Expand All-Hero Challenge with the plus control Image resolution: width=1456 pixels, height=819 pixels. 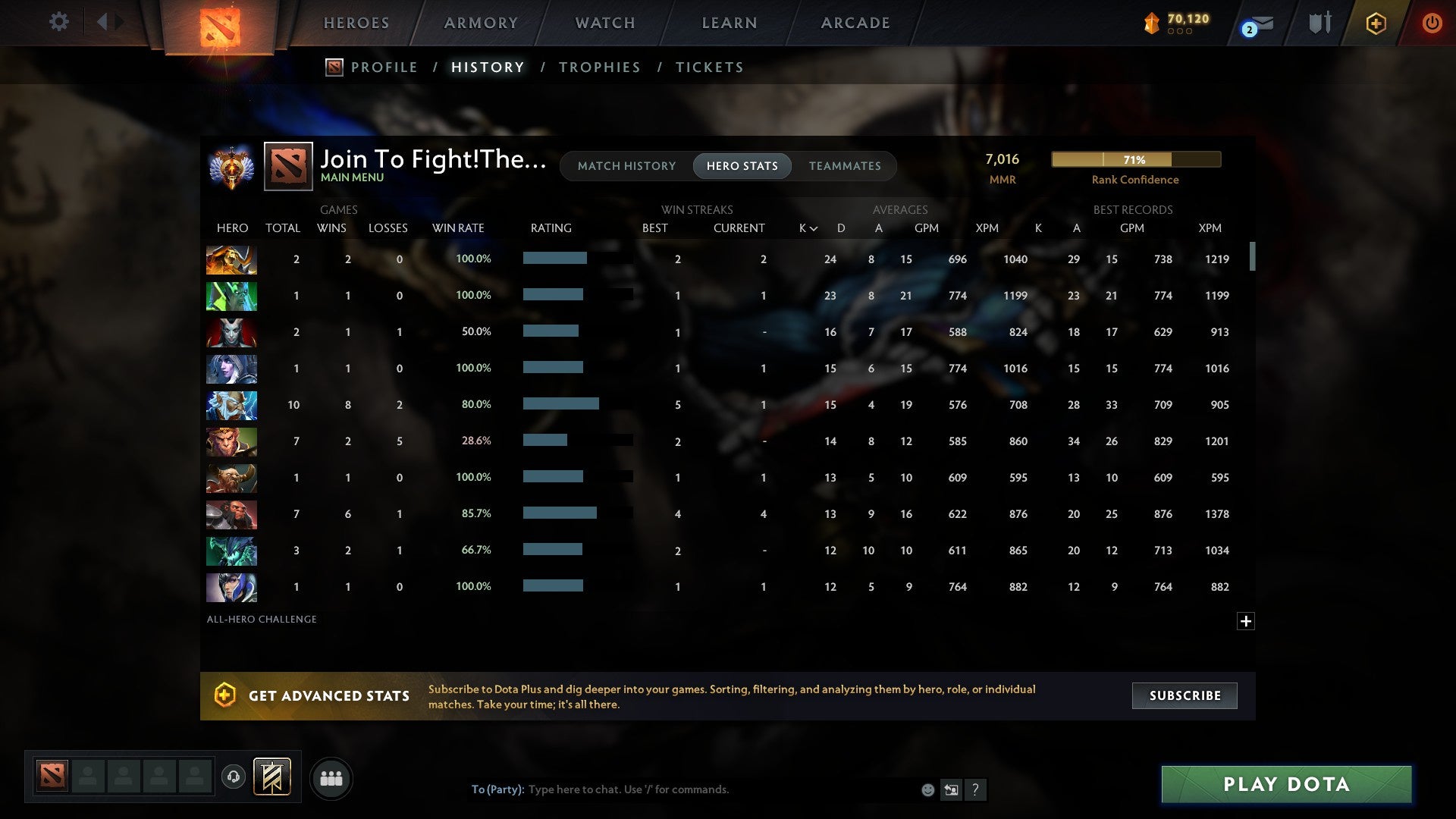[x=1247, y=621]
